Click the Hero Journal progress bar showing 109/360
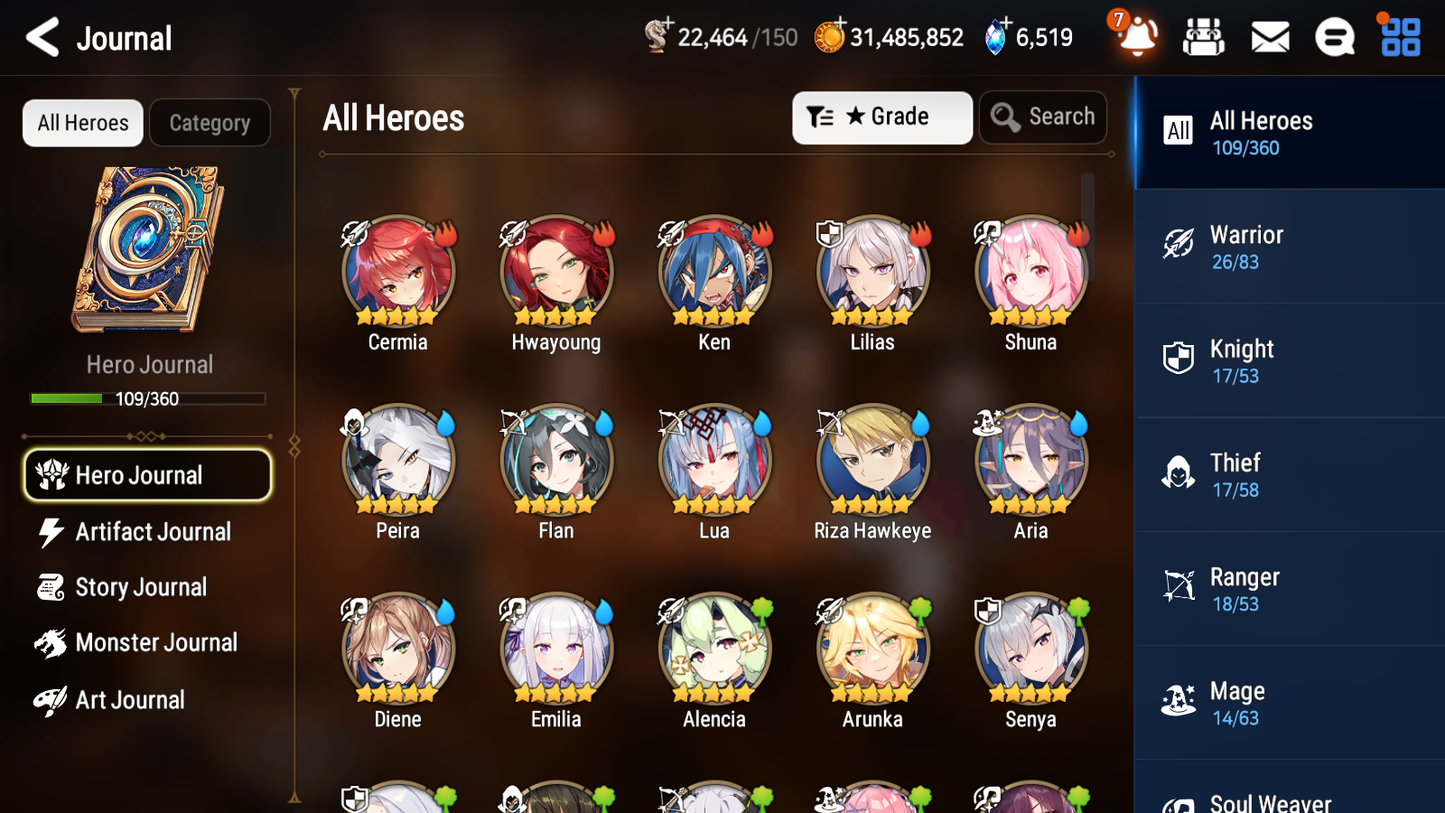The height and width of the screenshot is (813, 1445). [149, 398]
